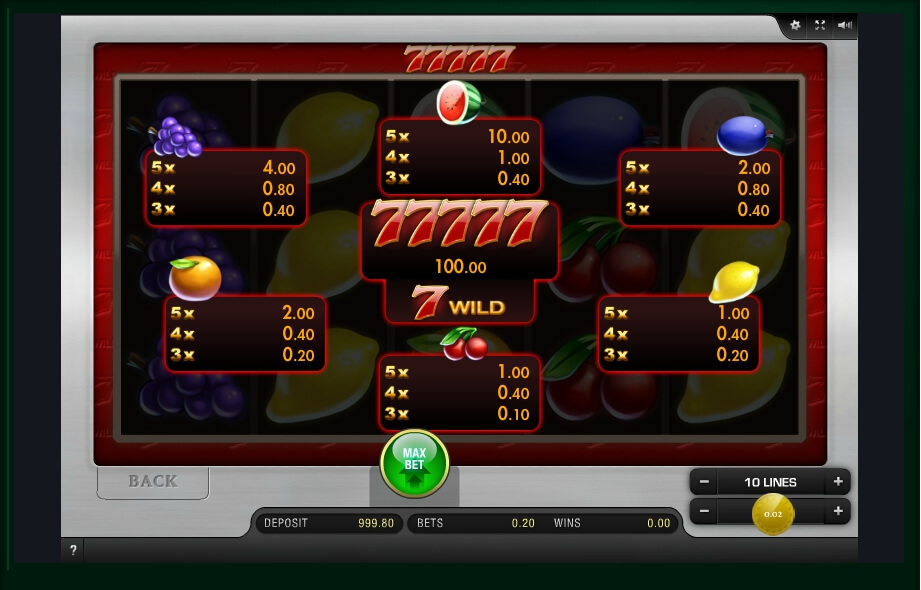Screen dimensions: 921x590
Task: Mute the sound with speaker icon
Action: pyautogui.click(x=845, y=25)
